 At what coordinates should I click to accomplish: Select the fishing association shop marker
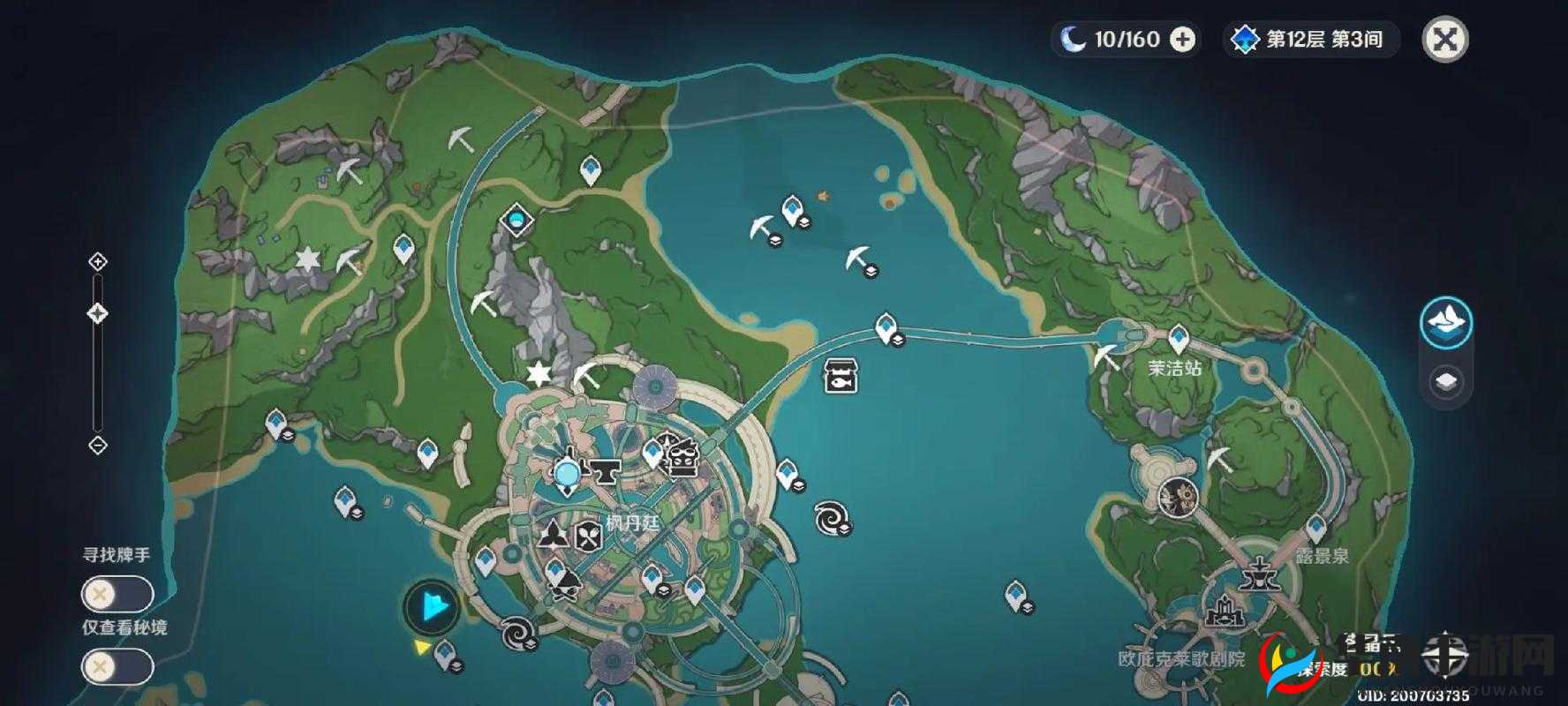click(841, 375)
